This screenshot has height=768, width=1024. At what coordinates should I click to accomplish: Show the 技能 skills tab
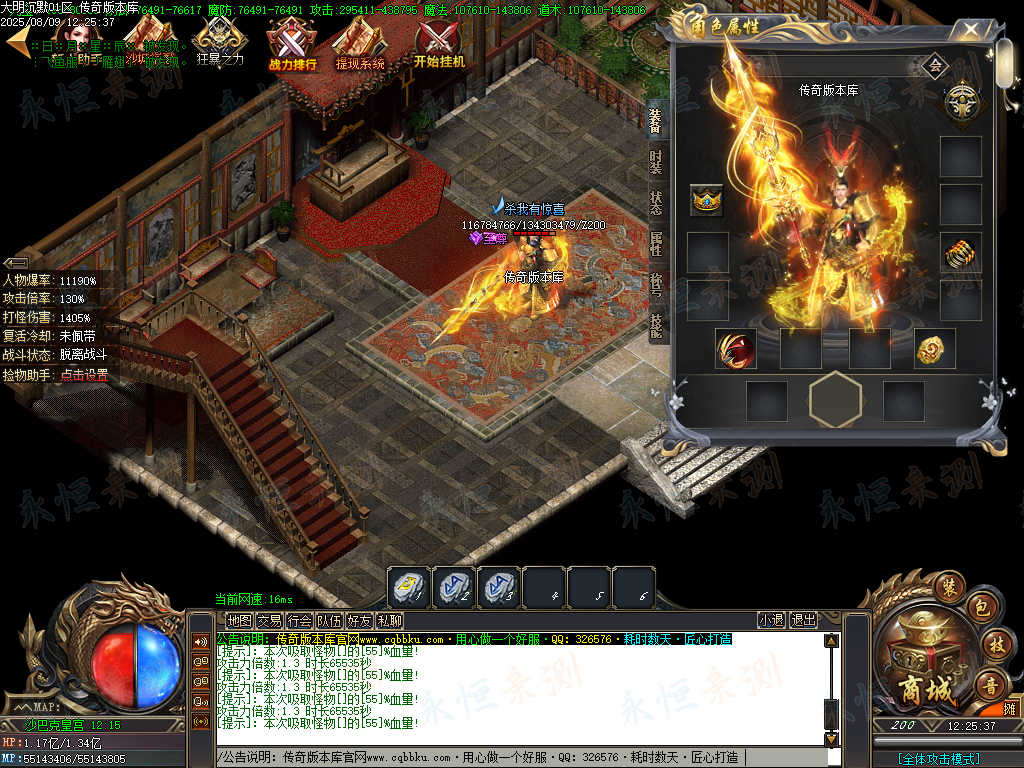(x=655, y=326)
